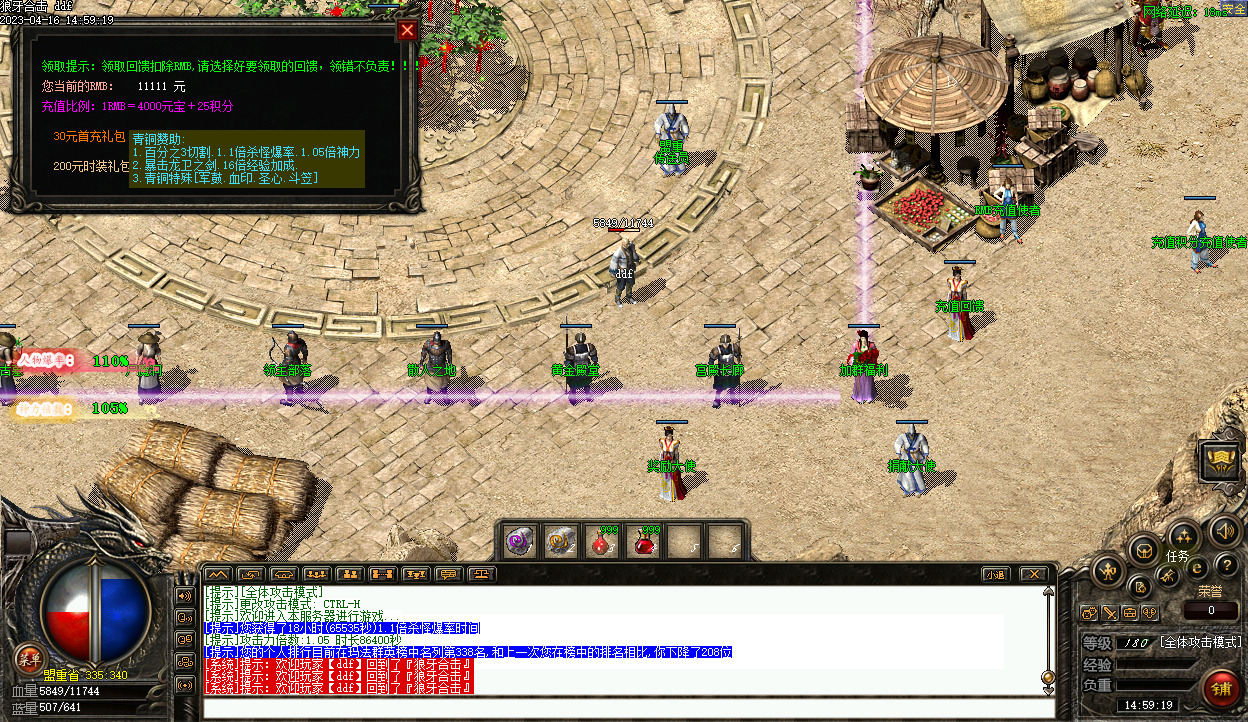The width and height of the screenshot is (1248, 722).
Task: Open the help question mark button
Action: click(x=1226, y=567)
